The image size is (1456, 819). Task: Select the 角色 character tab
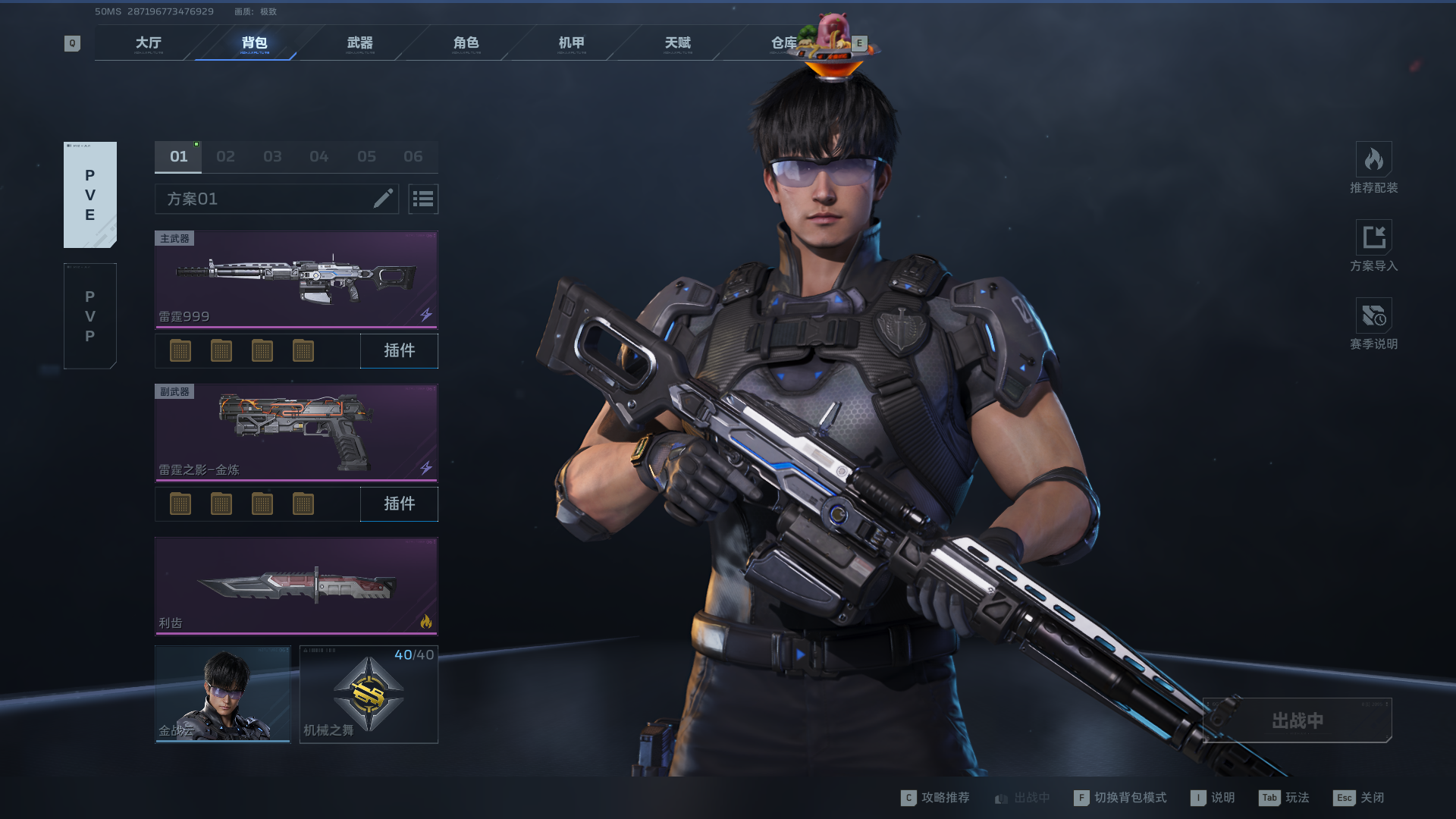pos(466,43)
